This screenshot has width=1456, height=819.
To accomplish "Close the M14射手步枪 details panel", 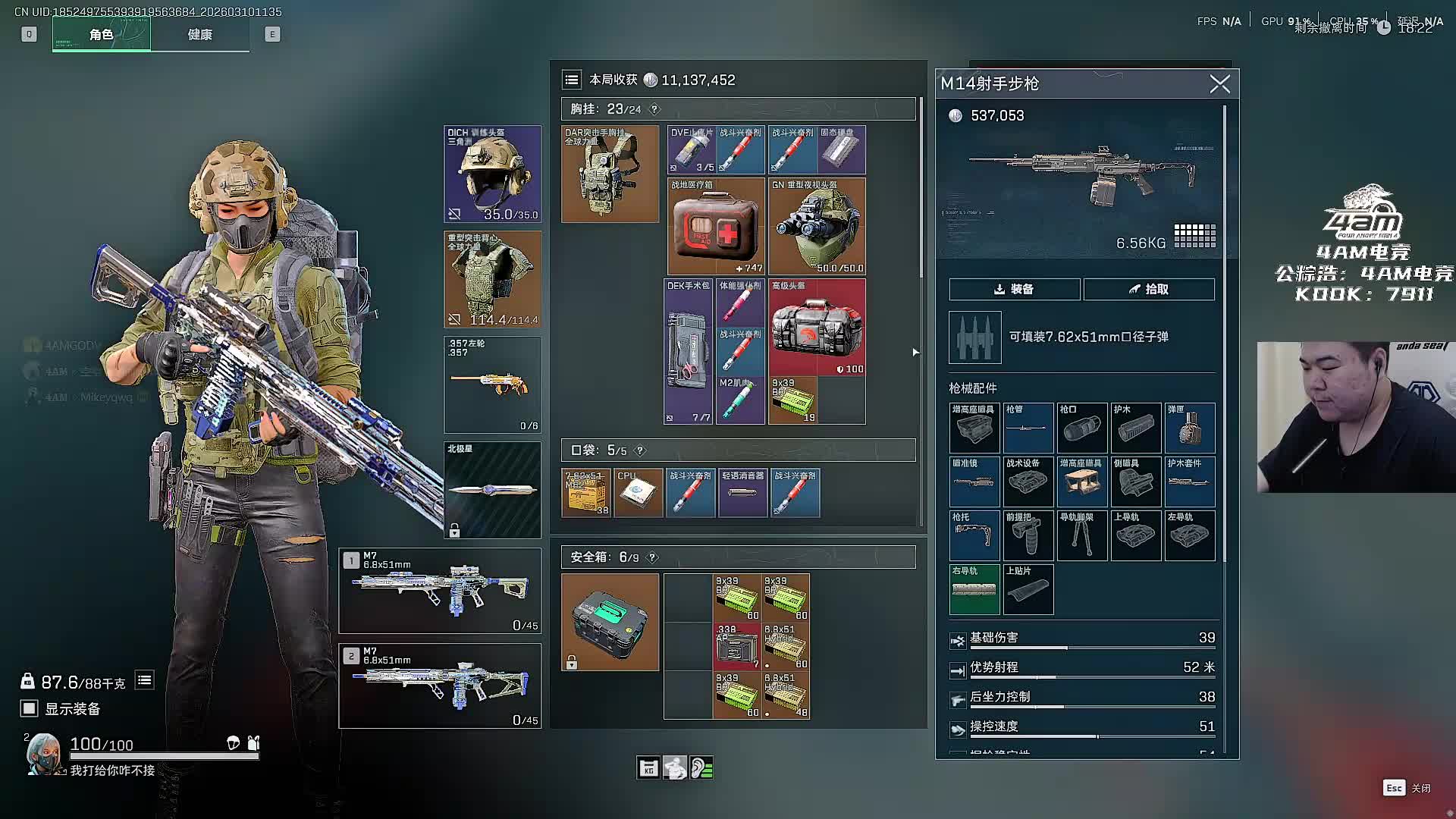I will [x=1219, y=83].
